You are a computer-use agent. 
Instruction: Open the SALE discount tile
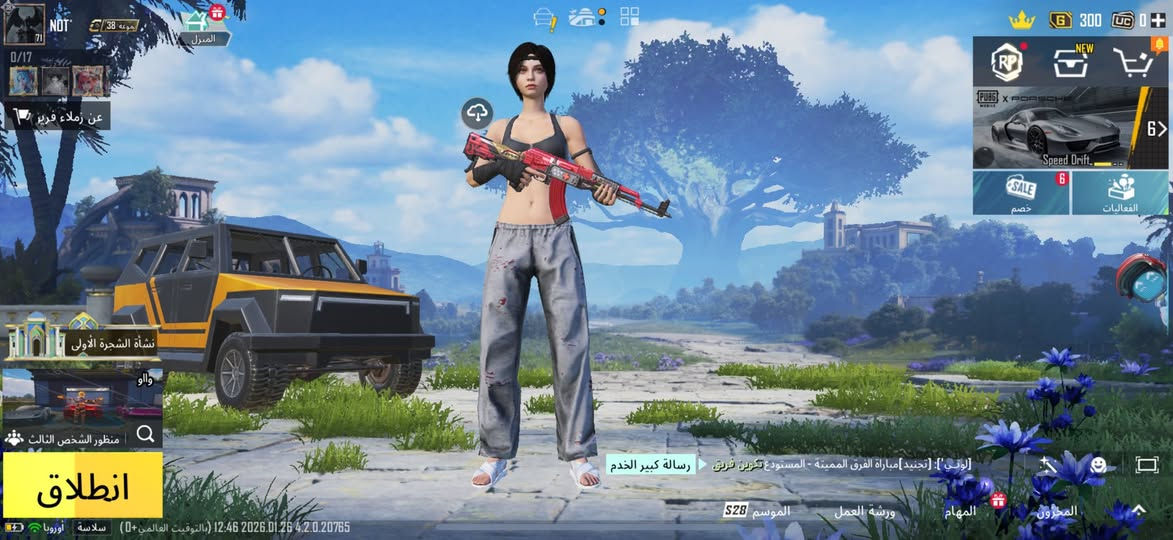[x=1021, y=192]
